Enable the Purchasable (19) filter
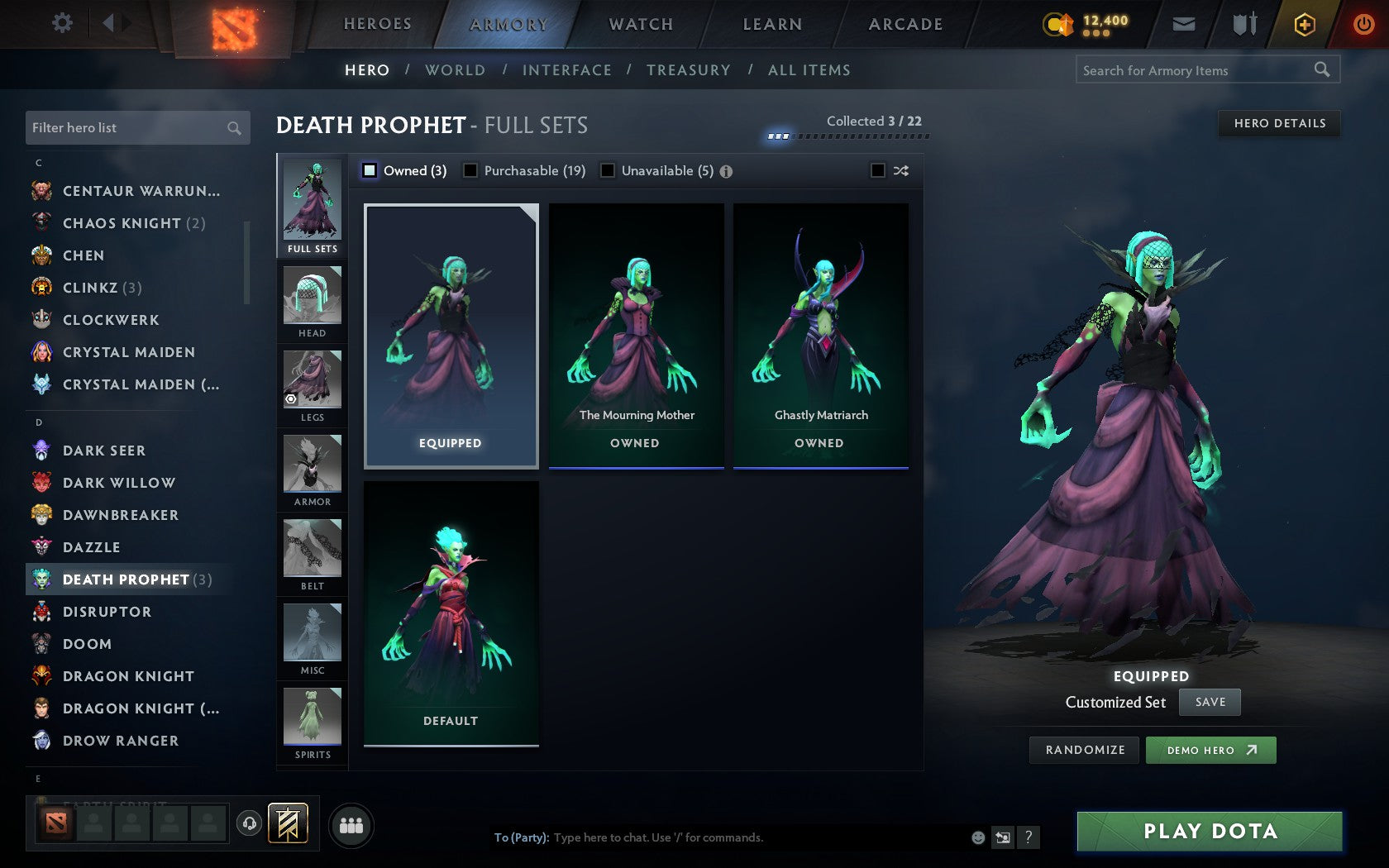This screenshot has height=868, width=1389. coord(471,170)
